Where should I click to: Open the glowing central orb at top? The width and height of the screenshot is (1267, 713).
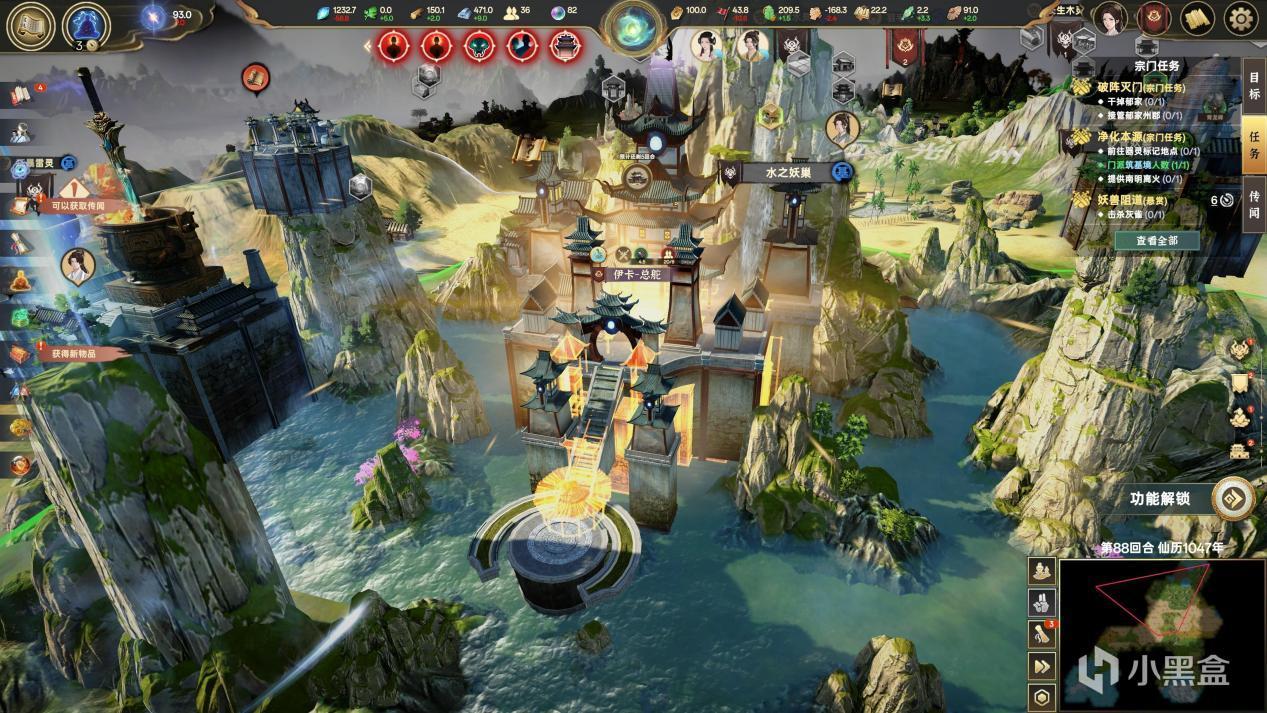click(x=633, y=24)
